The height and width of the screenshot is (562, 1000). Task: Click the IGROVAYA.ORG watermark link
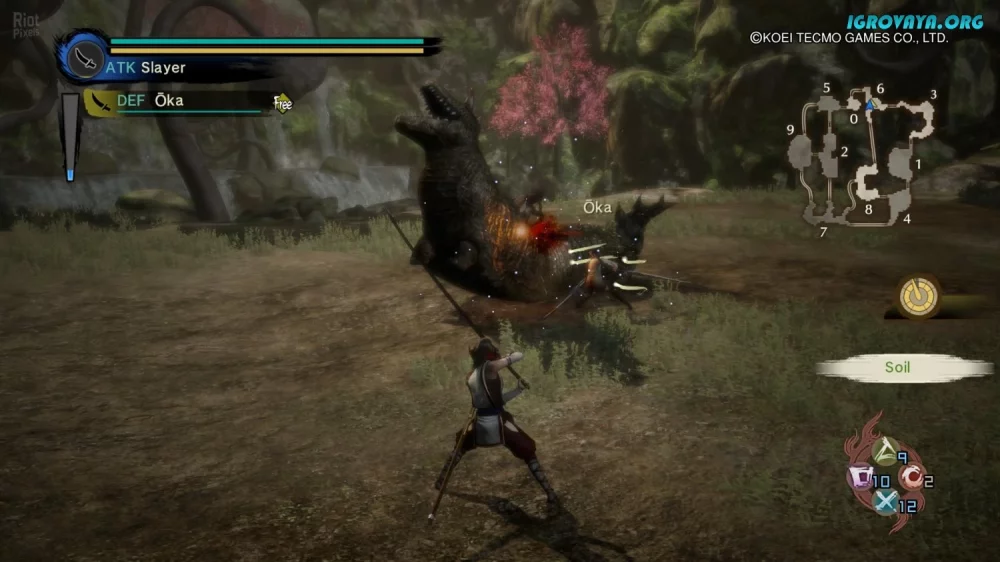(x=914, y=22)
